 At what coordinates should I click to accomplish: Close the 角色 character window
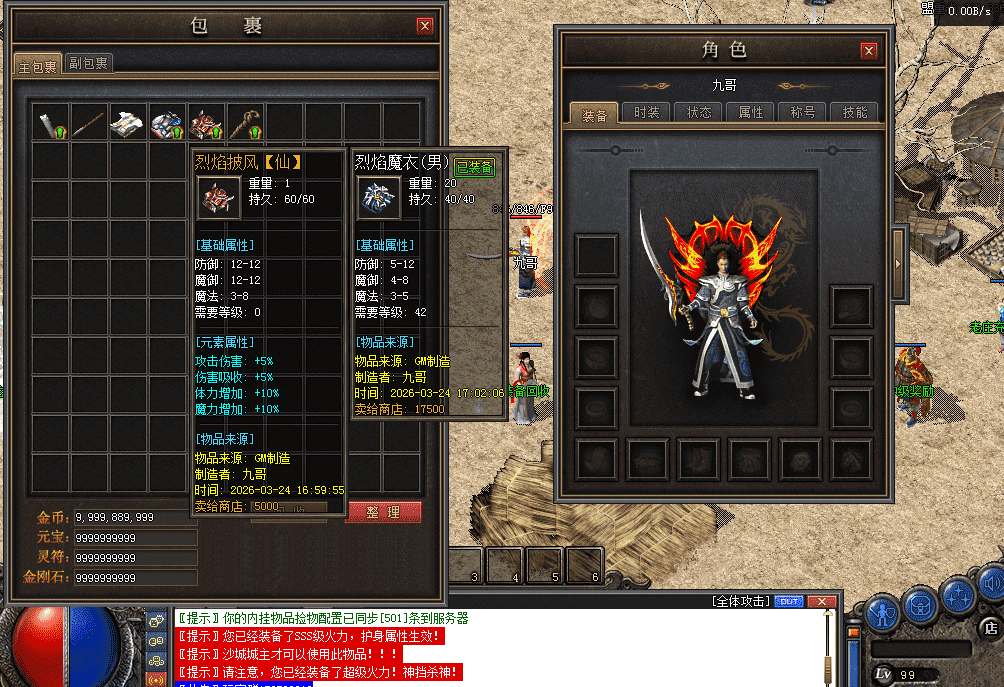click(x=869, y=51)
